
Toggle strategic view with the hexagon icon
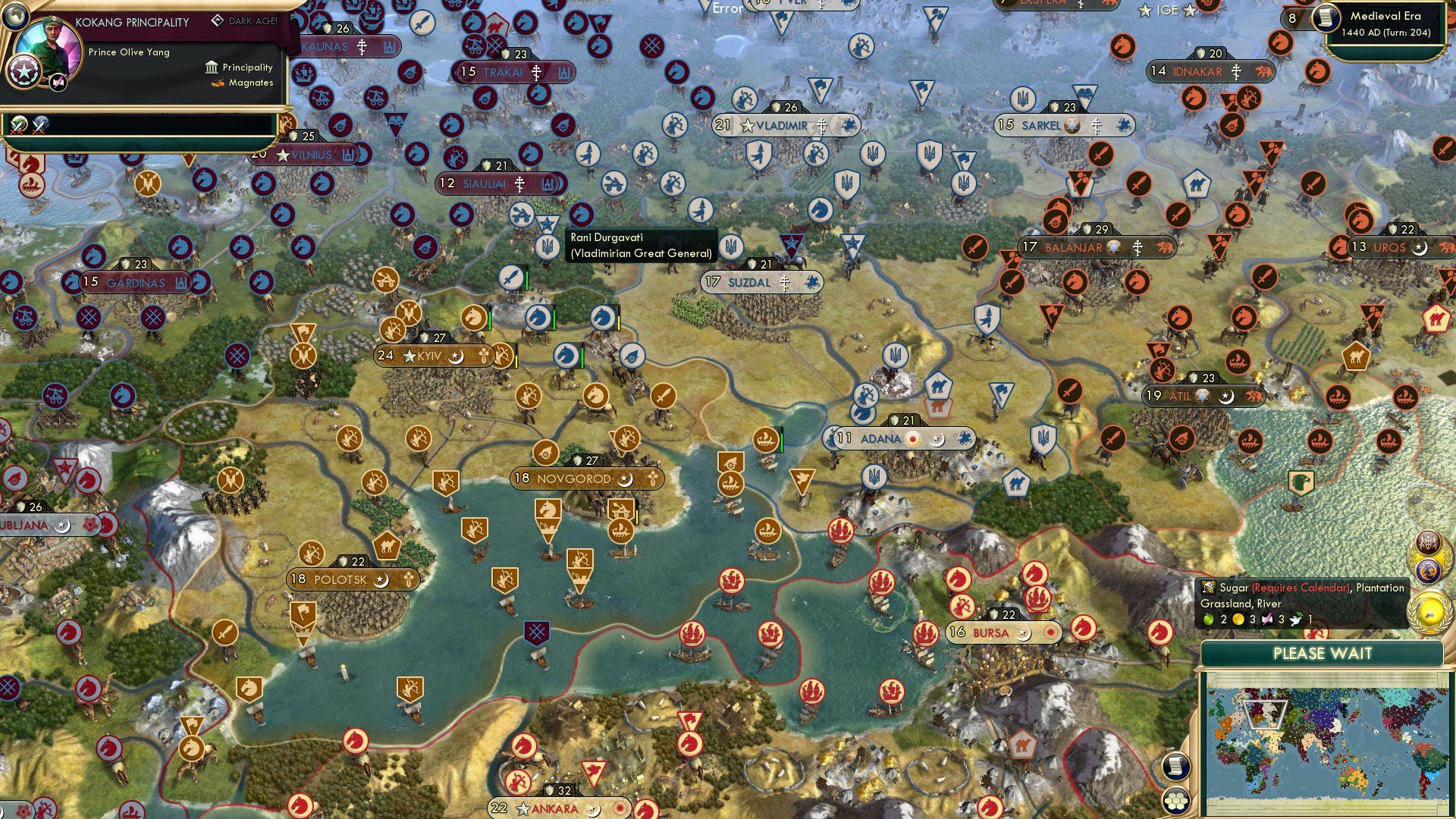click(x=1175, y=801)
